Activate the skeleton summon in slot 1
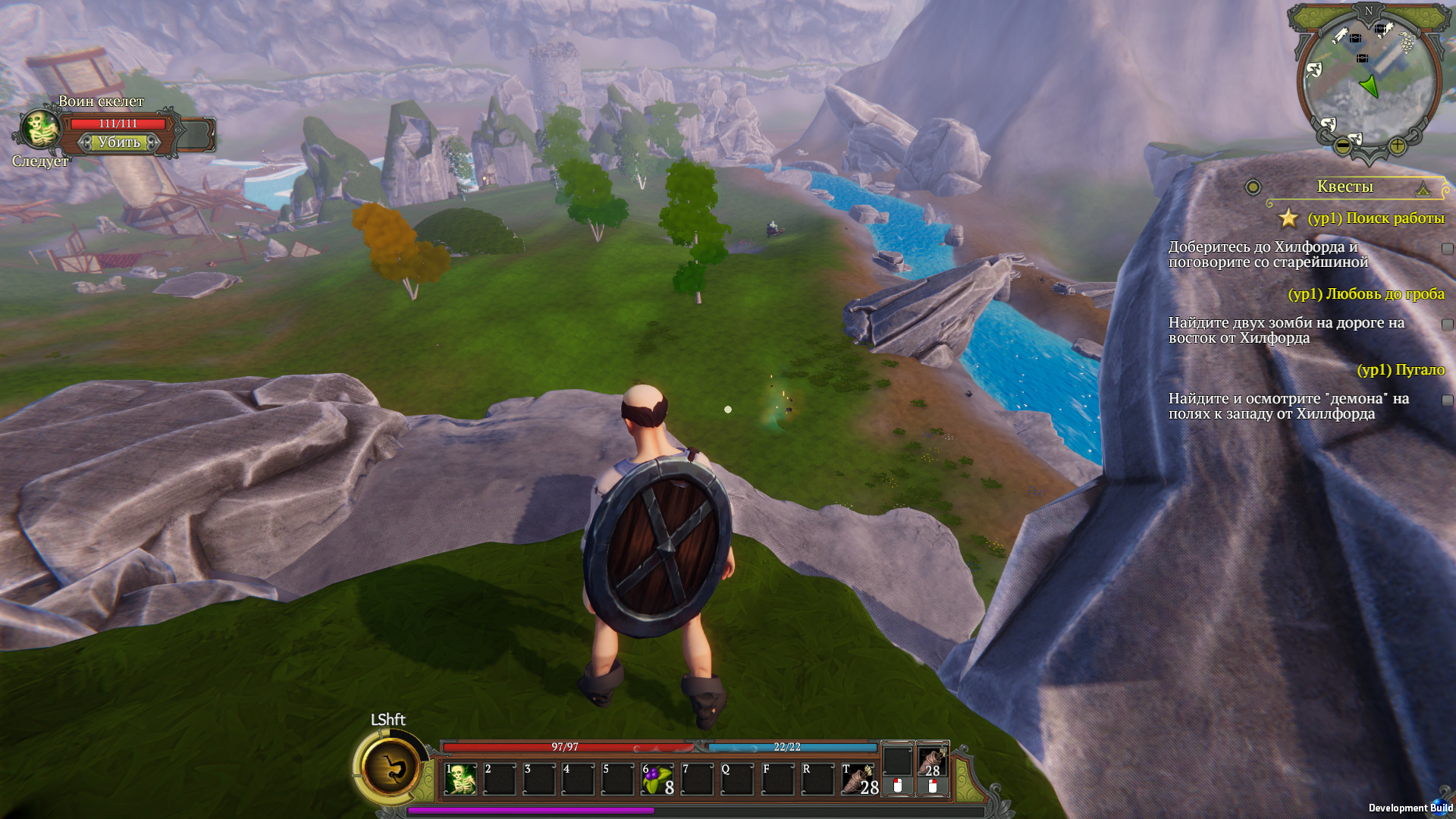This screenshot has width=1456, height=819. click(x=460, y=780)
